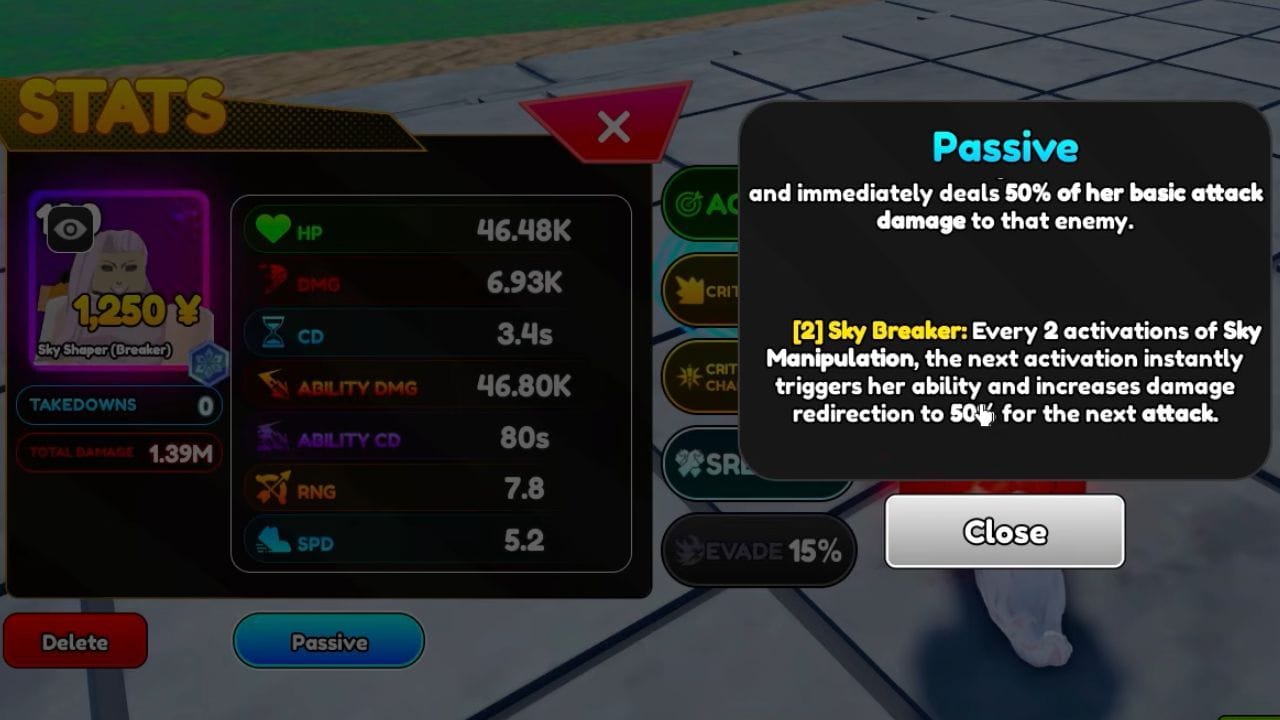Click the TOTAL DAMAGE display
Viewport: 1280px width, 720px height.
tap(118, 452)
